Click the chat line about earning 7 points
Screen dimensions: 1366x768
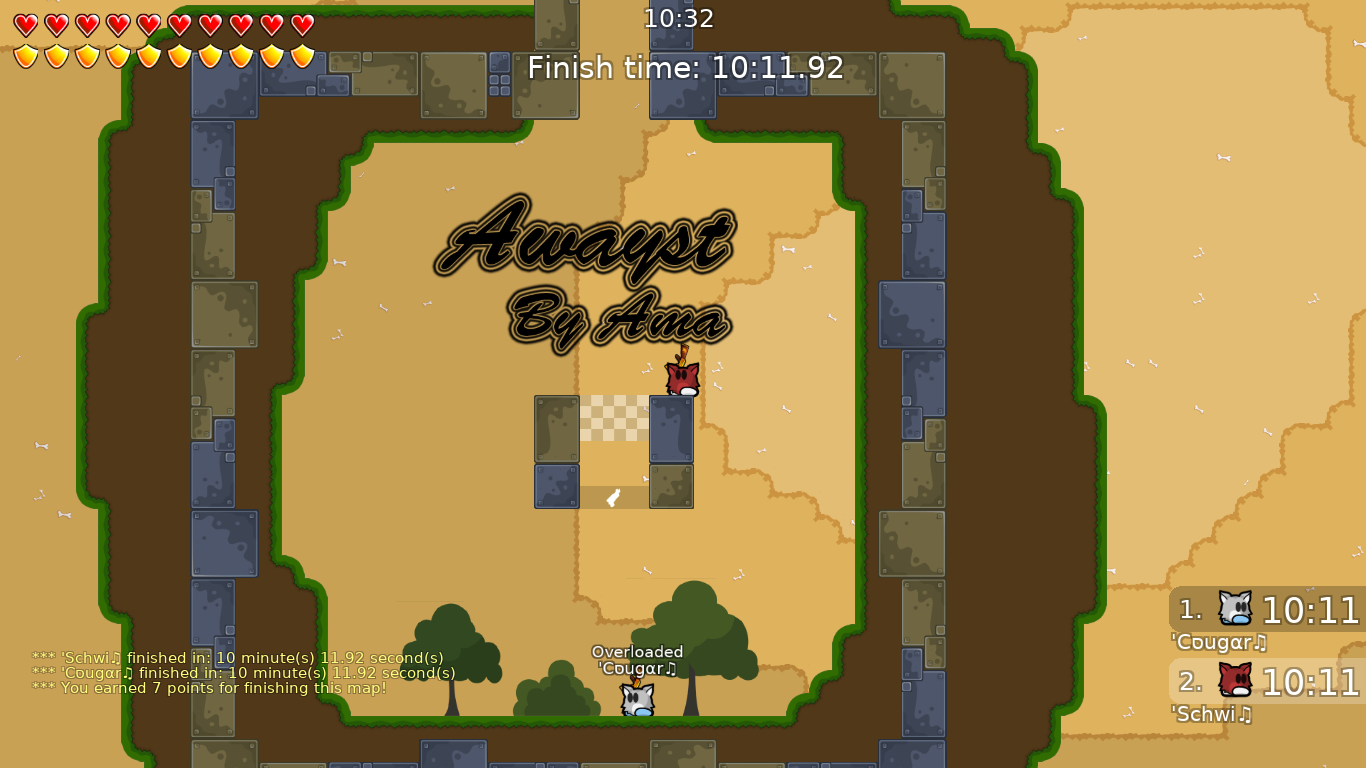[206, 688]
